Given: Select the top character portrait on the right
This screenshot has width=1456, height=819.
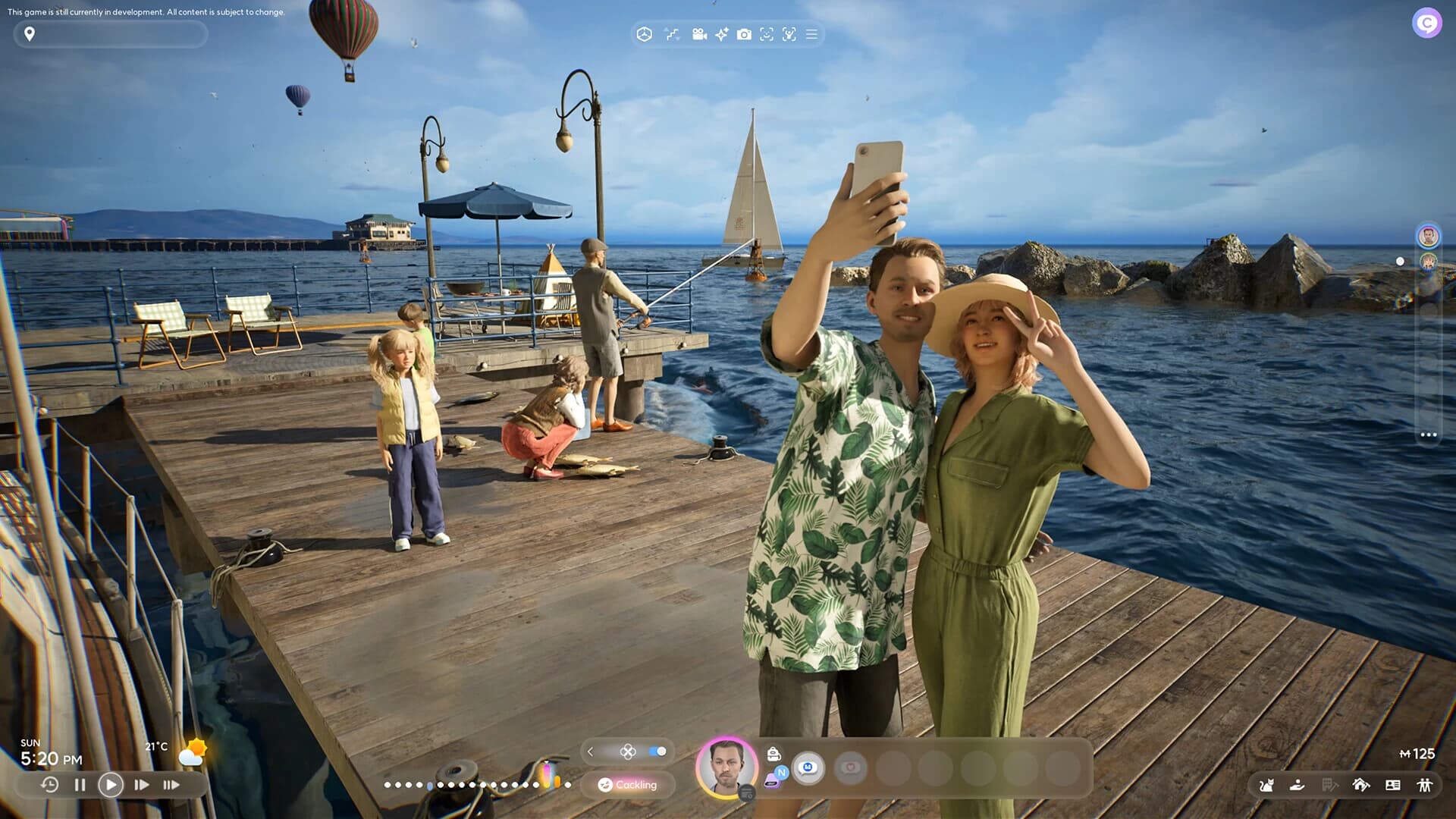Looking at the screenshot, I should 1426,236.
